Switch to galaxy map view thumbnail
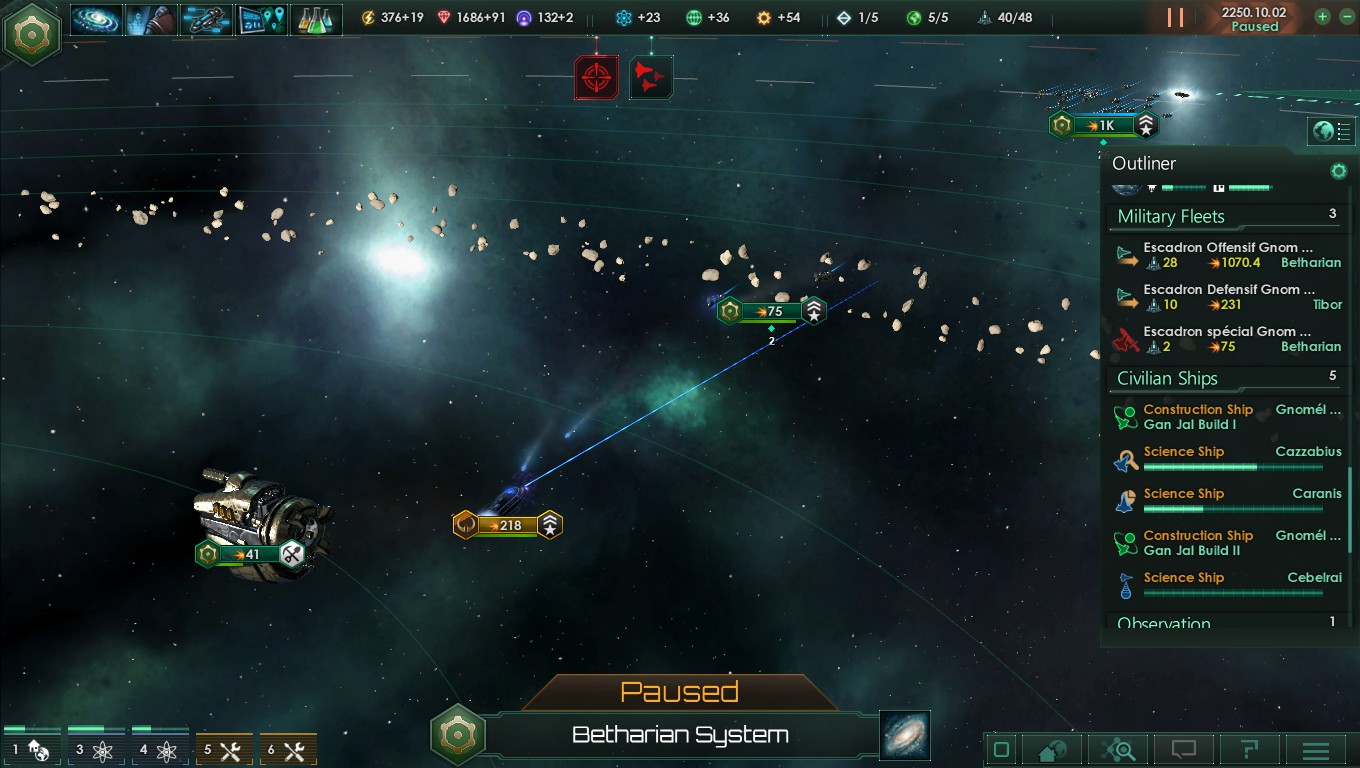1360x768 pixels. tap(905, 735)
